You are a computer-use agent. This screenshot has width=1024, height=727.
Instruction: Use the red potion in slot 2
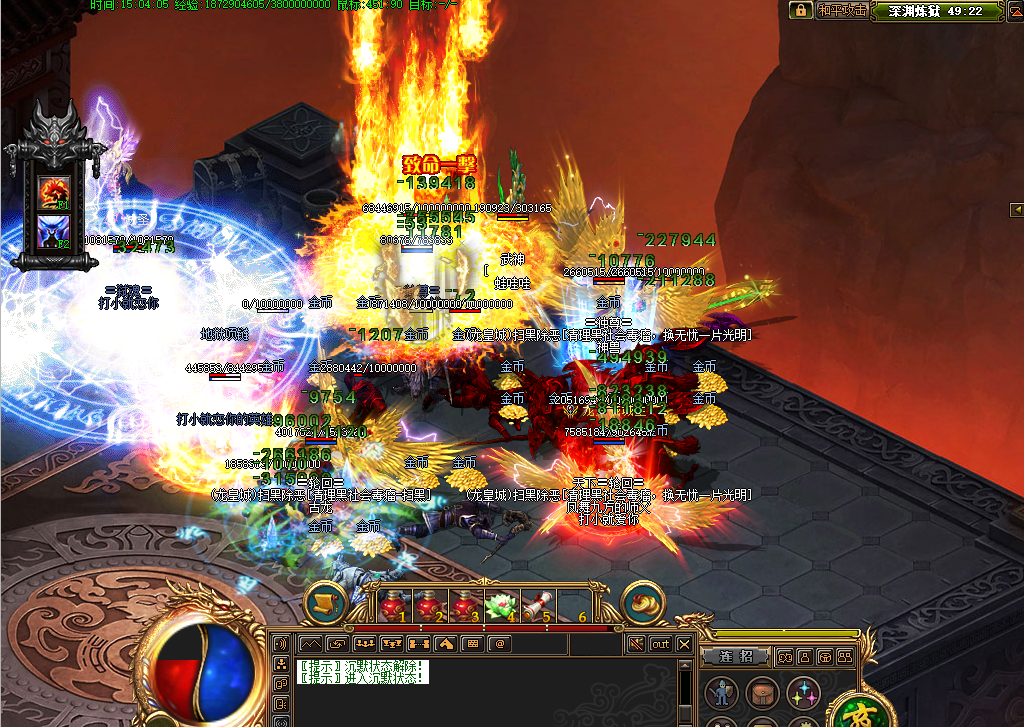[429, 605]
